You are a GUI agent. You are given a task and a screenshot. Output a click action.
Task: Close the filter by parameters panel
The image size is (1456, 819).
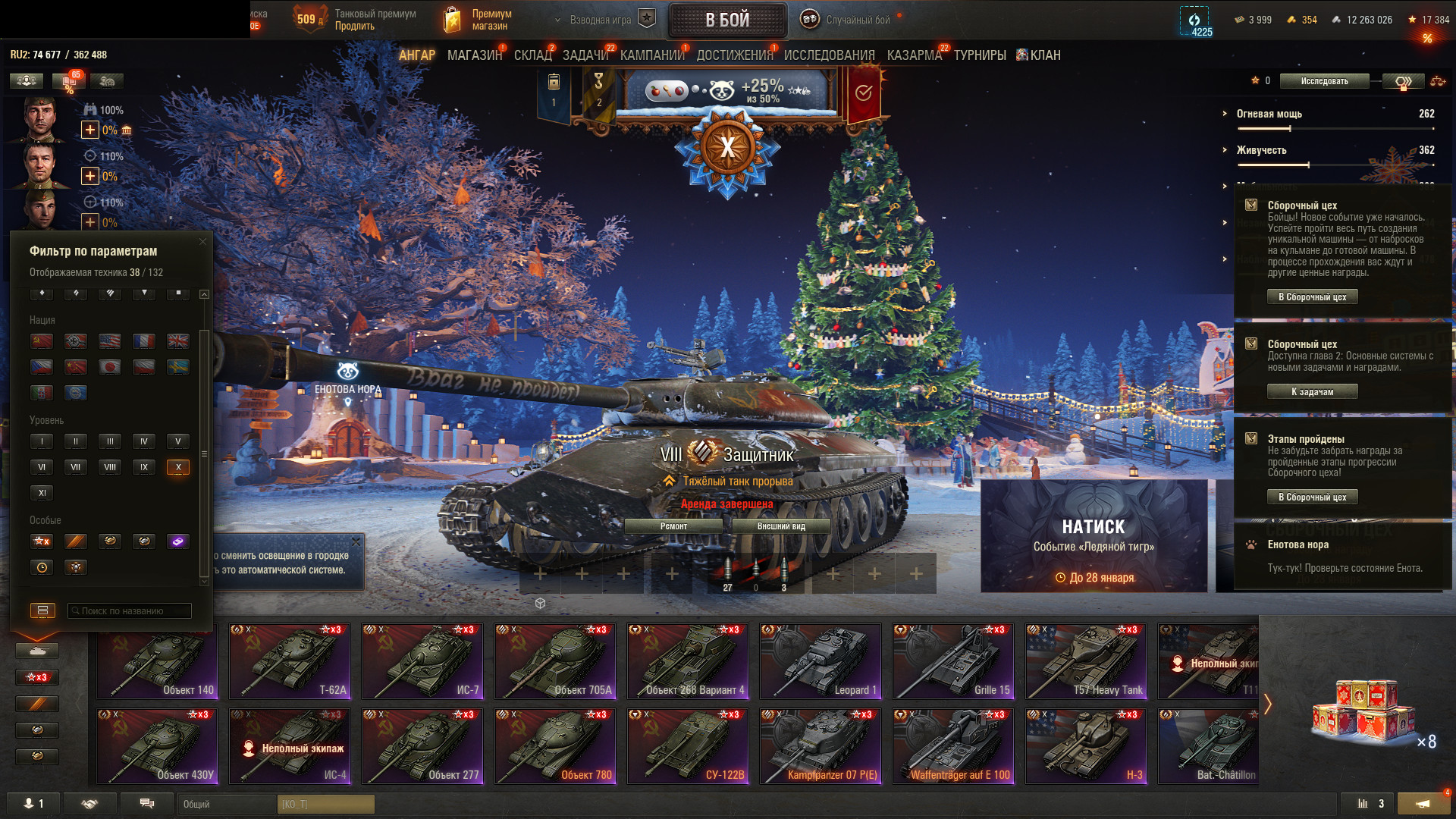pyautogui.click(x=202, y=242)
